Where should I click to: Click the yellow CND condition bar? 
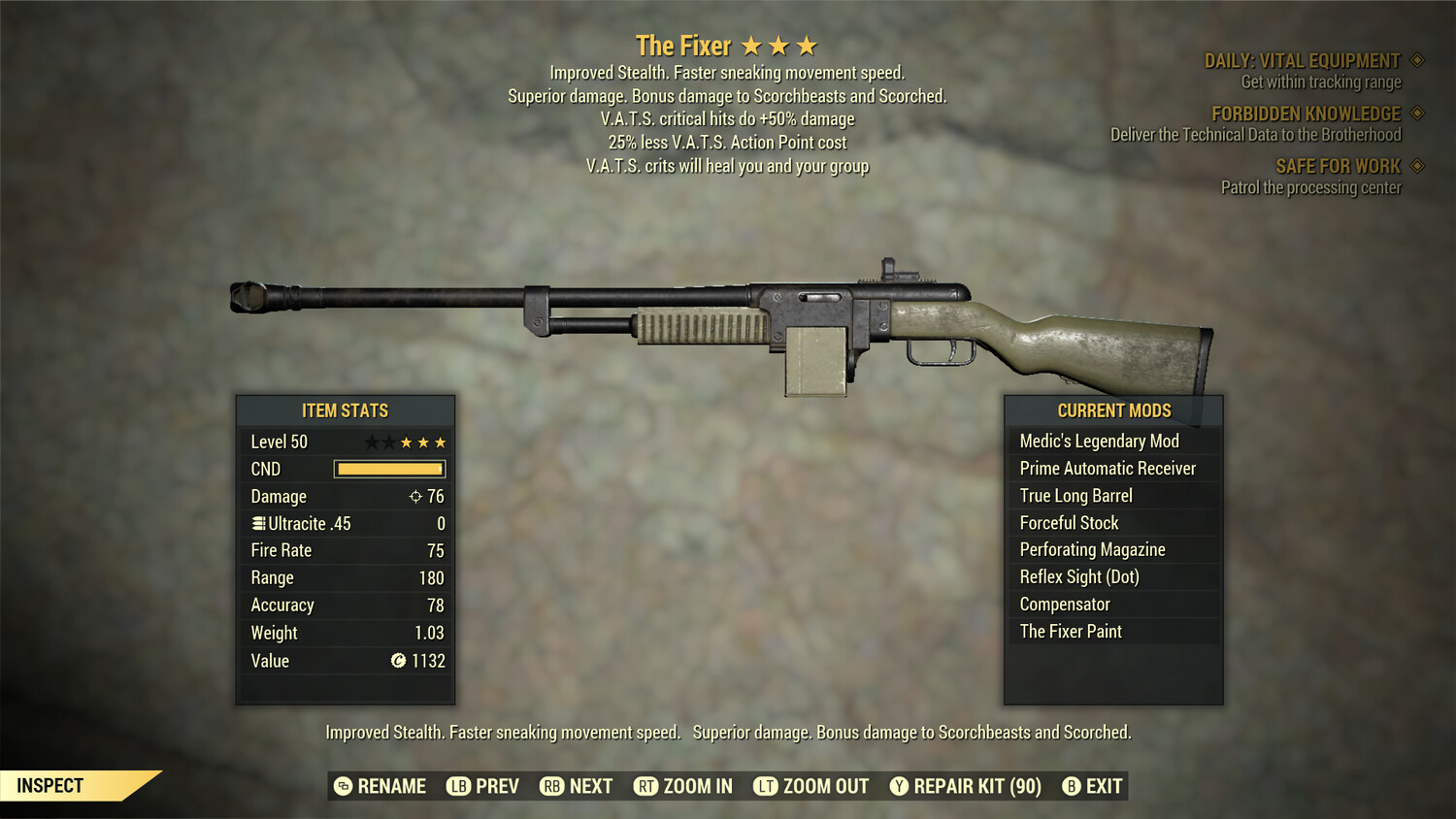389,469
